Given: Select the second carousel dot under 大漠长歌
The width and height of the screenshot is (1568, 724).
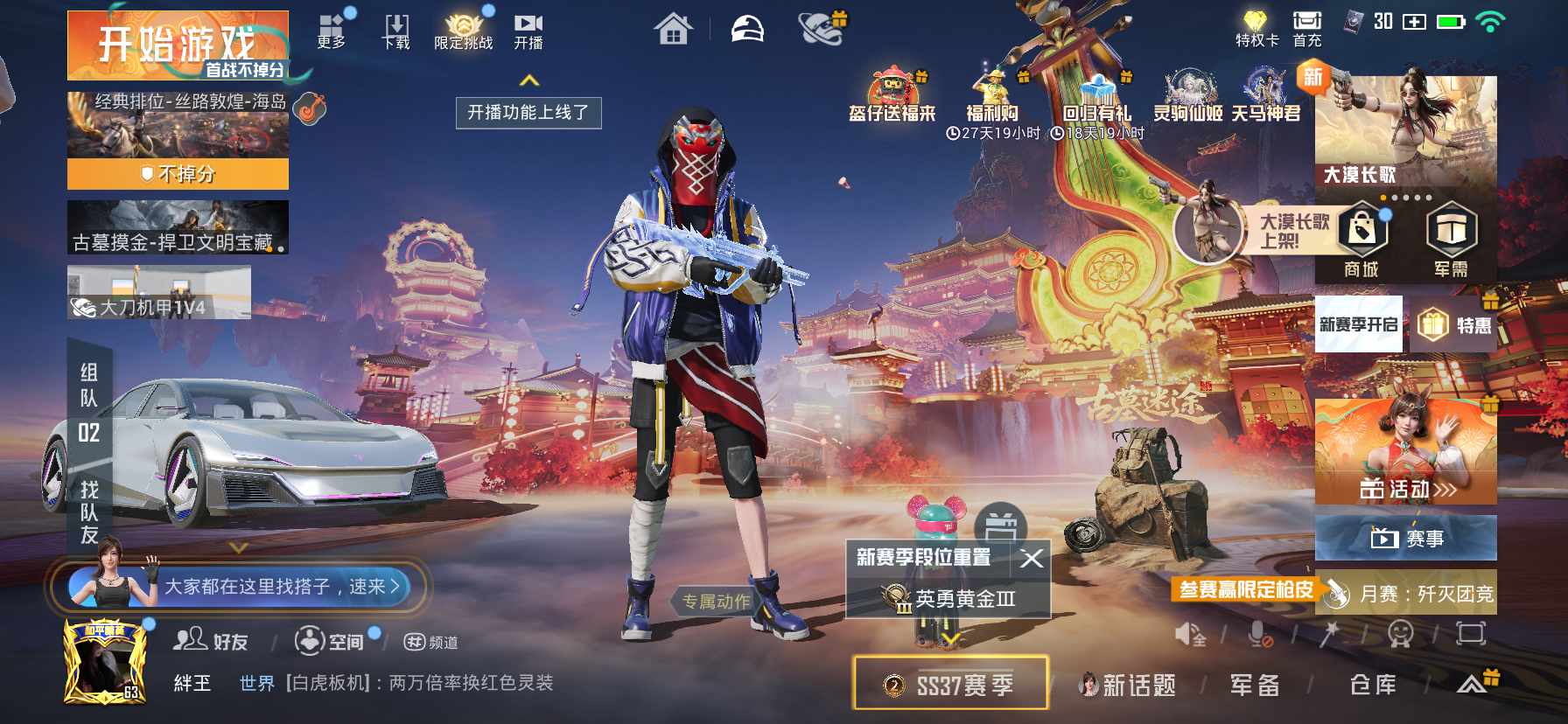Looking at the screenshot, I should pyautogui.click(x=1395, y=198).
